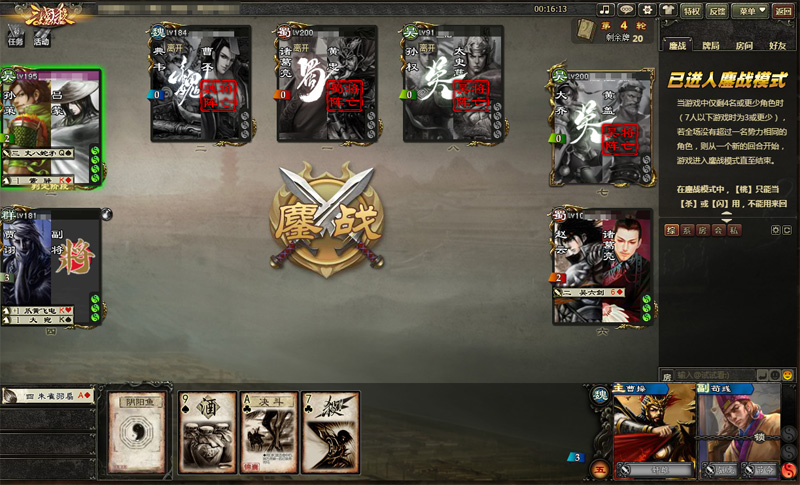Open the 任务 quest button
Screen dimensions: 800x485
15,35
